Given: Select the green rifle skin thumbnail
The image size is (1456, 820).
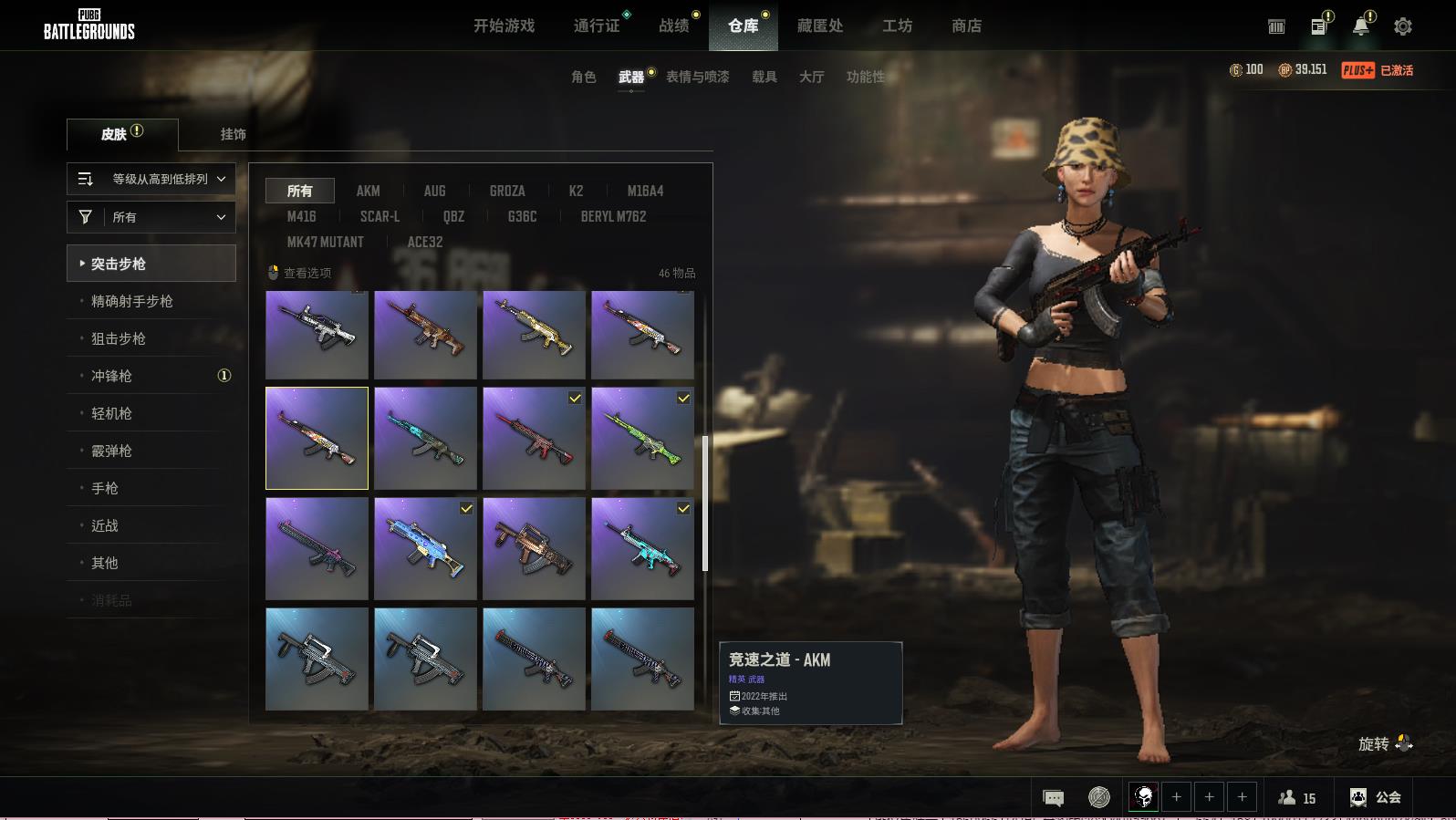Looking at the screenshot, I should (x=642, y=438).
